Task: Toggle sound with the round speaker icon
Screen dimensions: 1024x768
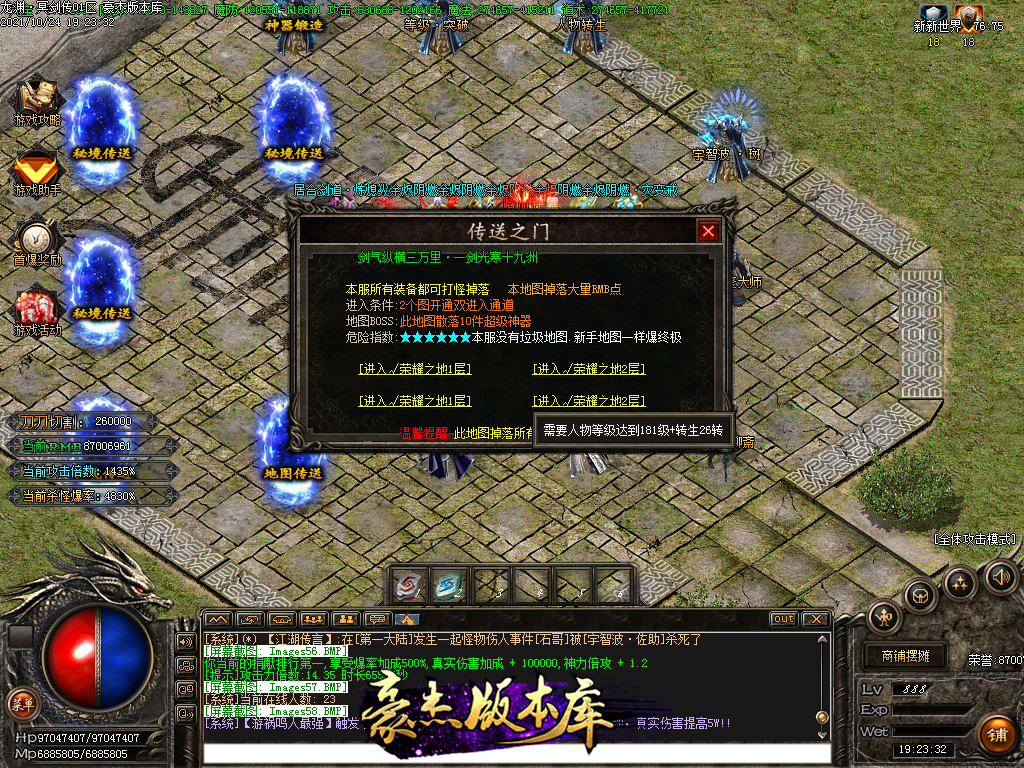Action: coord(1000,576)
